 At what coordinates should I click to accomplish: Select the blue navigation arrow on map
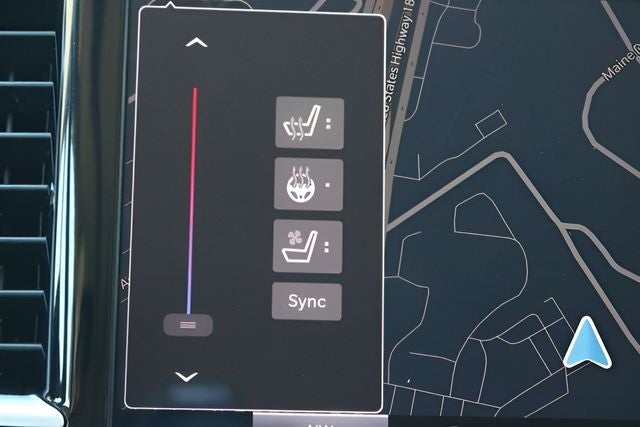click(587, 343)
